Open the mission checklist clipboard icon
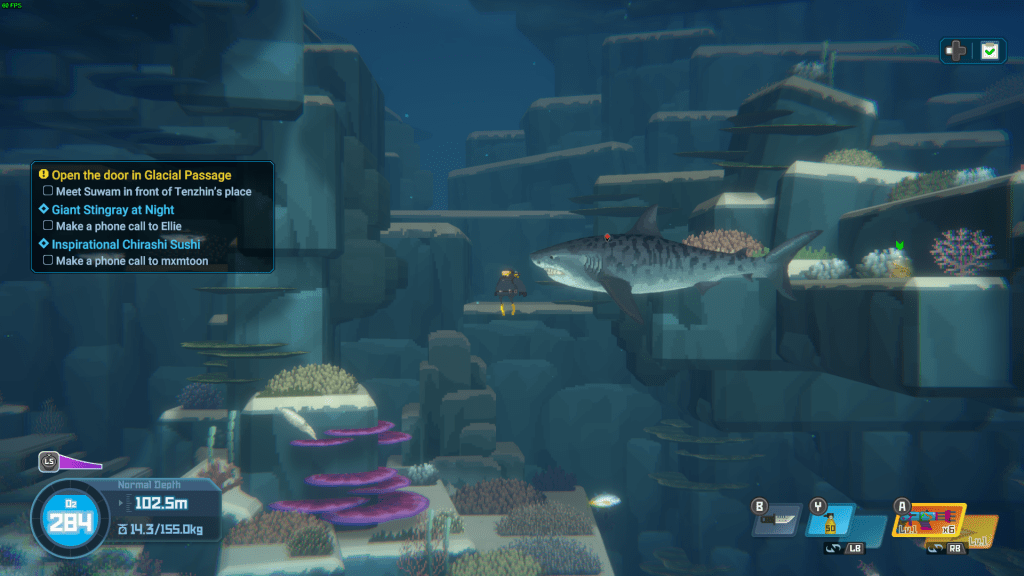The width and height of the screenshot is (1024, 576). (989, 51)
